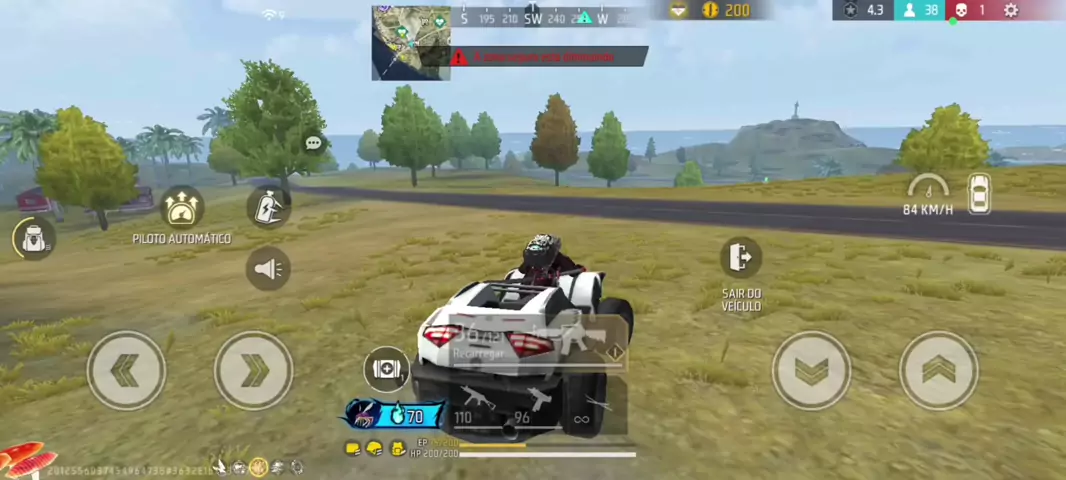Switch to the submachine gun with 110 ammo
1066x480 pixels.
click(472, 402)
